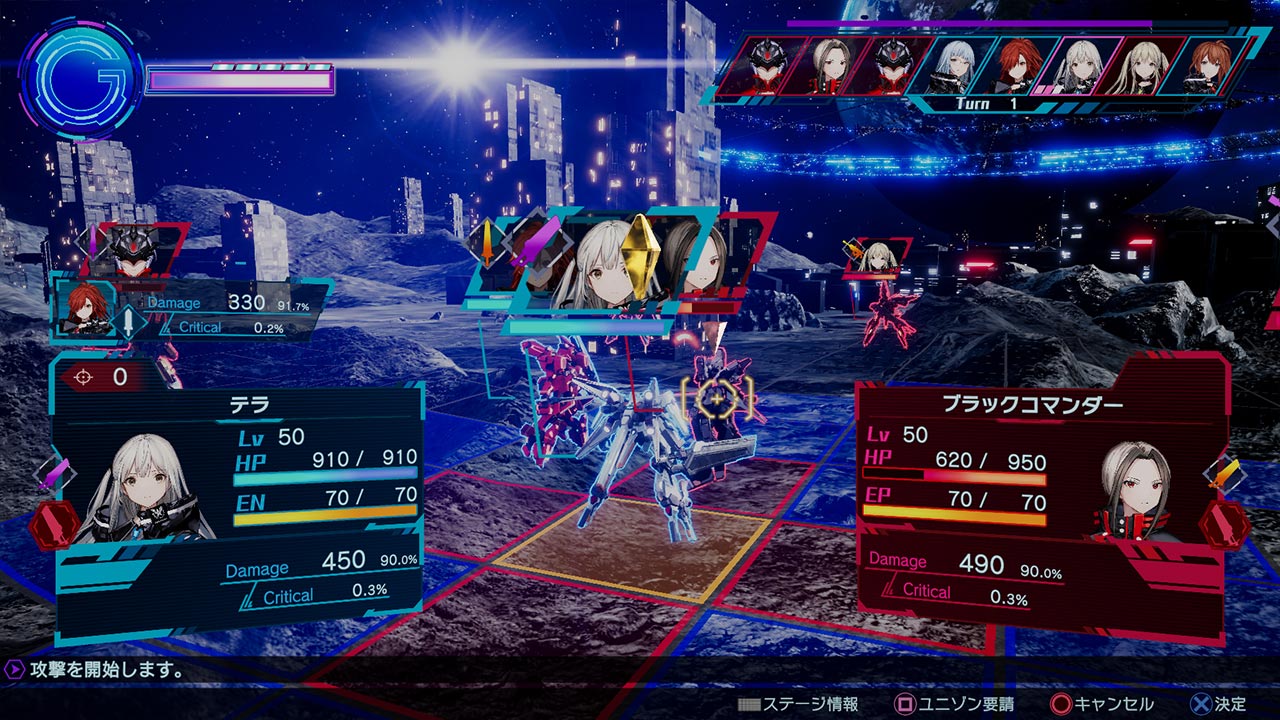This screenshot has width=1280, height=720.
Task: Activate the circular G gauge emblem
Action: (x=79, y=79)
